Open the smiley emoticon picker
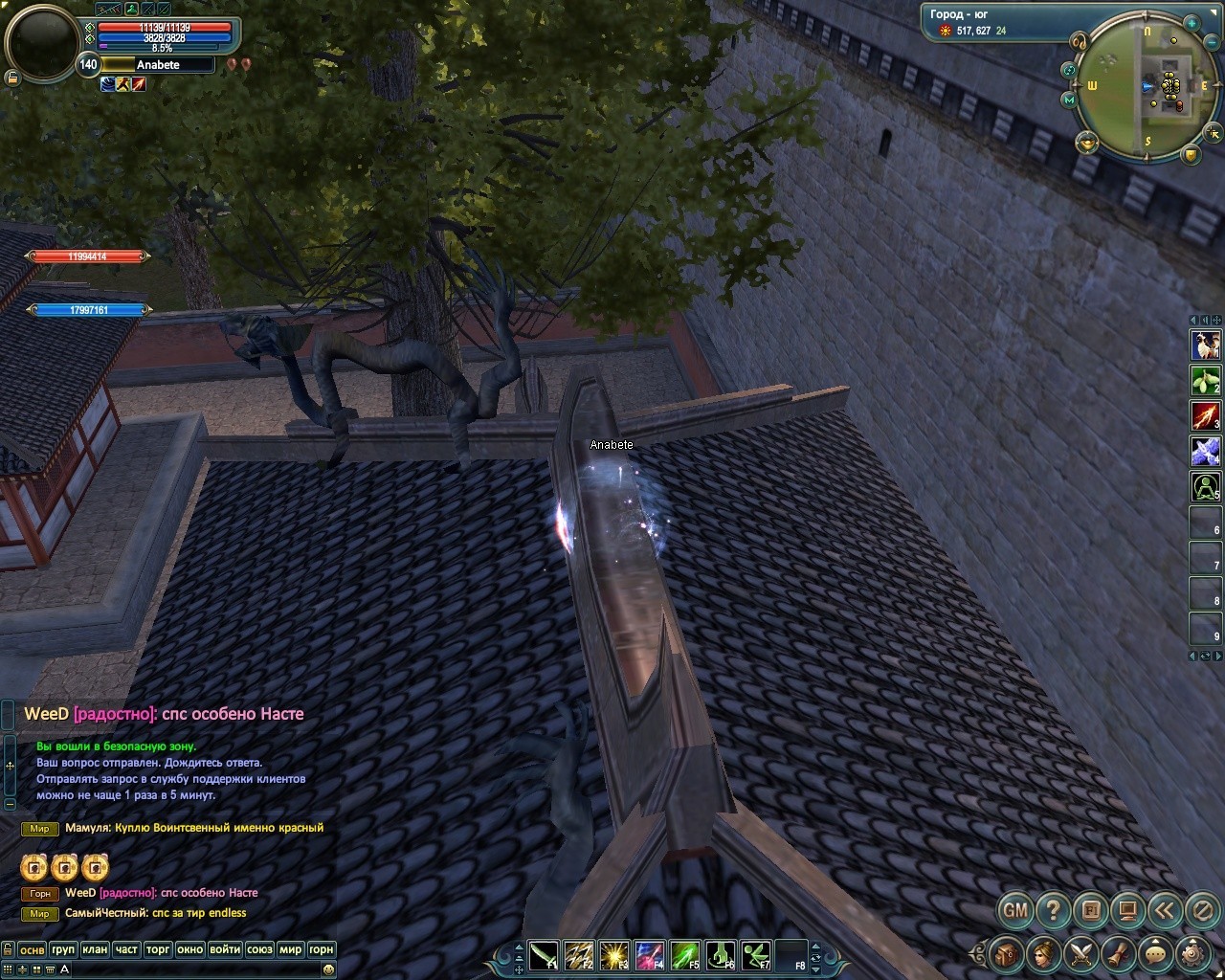1225x980 pixels. click(x=329, y=969)
